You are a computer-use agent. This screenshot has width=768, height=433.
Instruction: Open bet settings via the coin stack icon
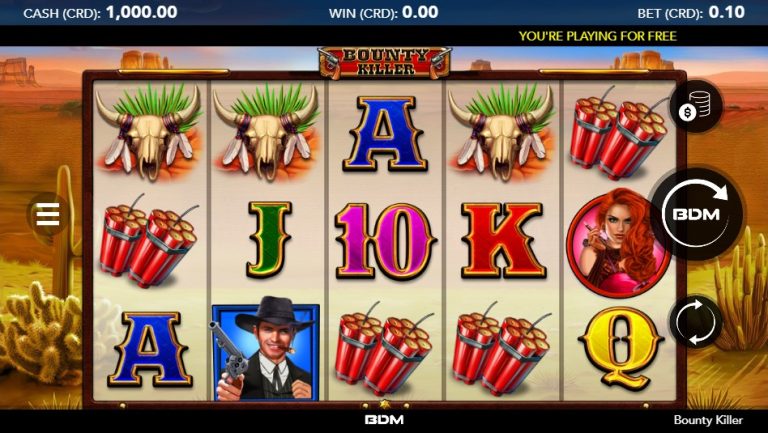(695, 107)
